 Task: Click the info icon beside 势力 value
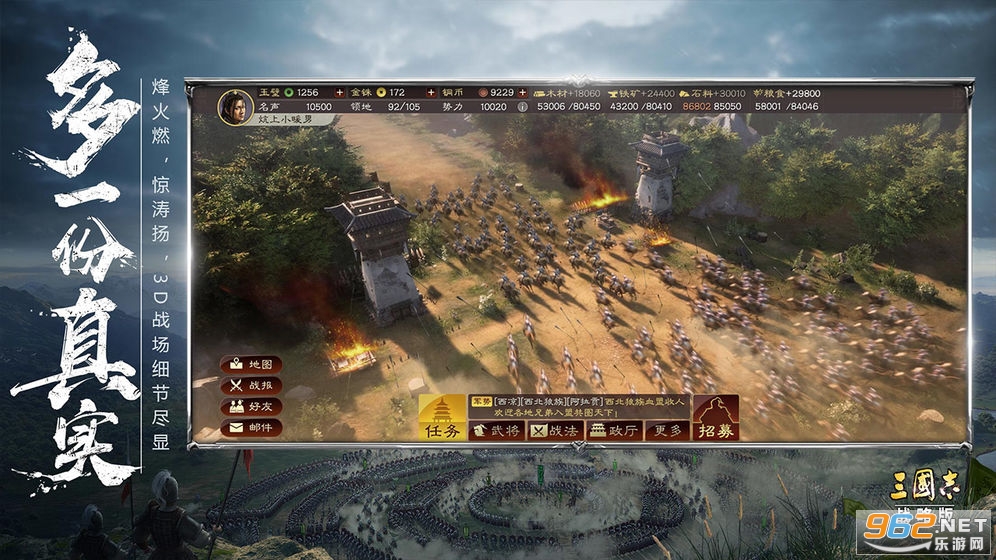point(522,105)
